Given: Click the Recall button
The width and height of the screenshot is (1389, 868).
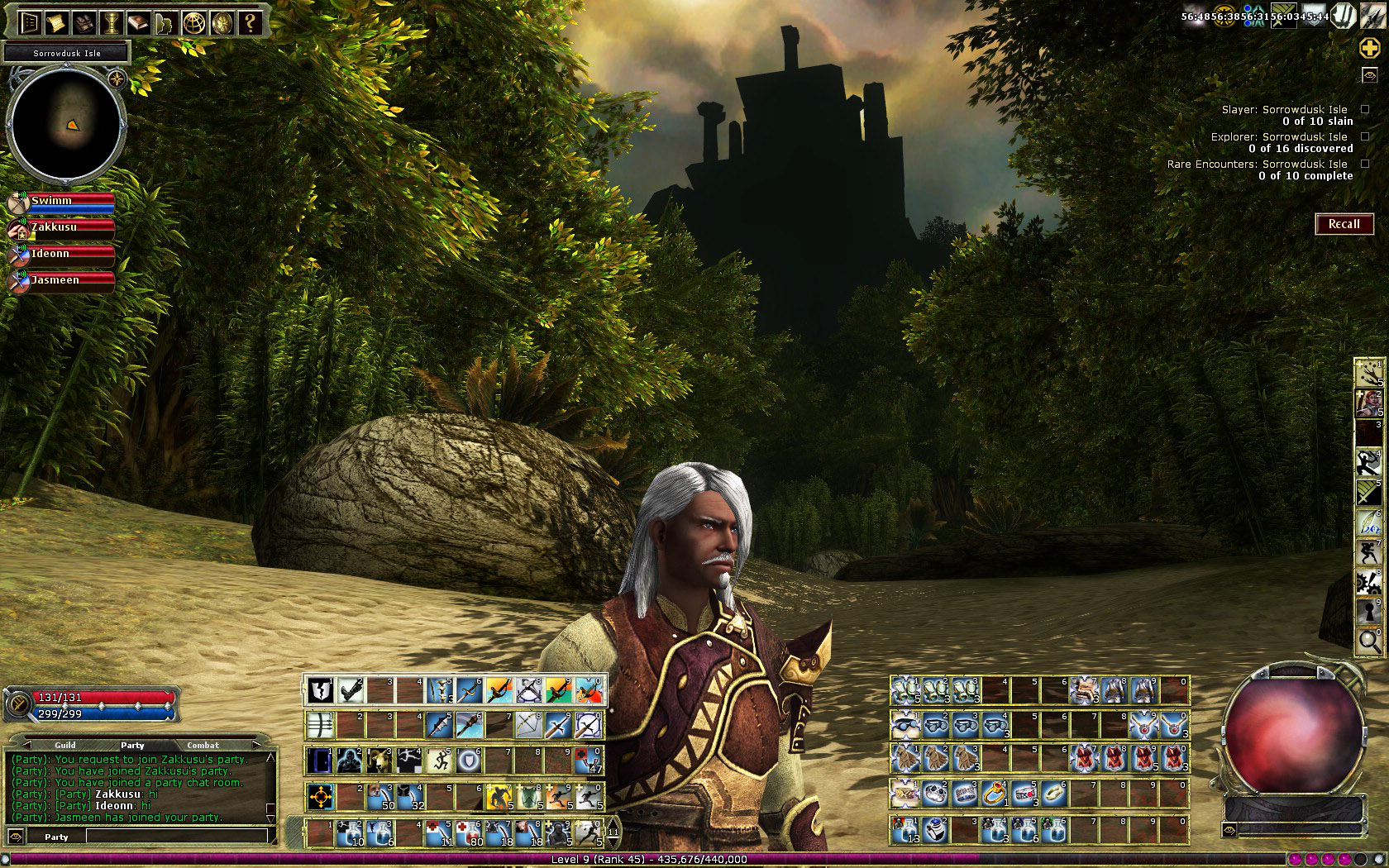Looking at the screenshot, I should [x=1344, y=224].
